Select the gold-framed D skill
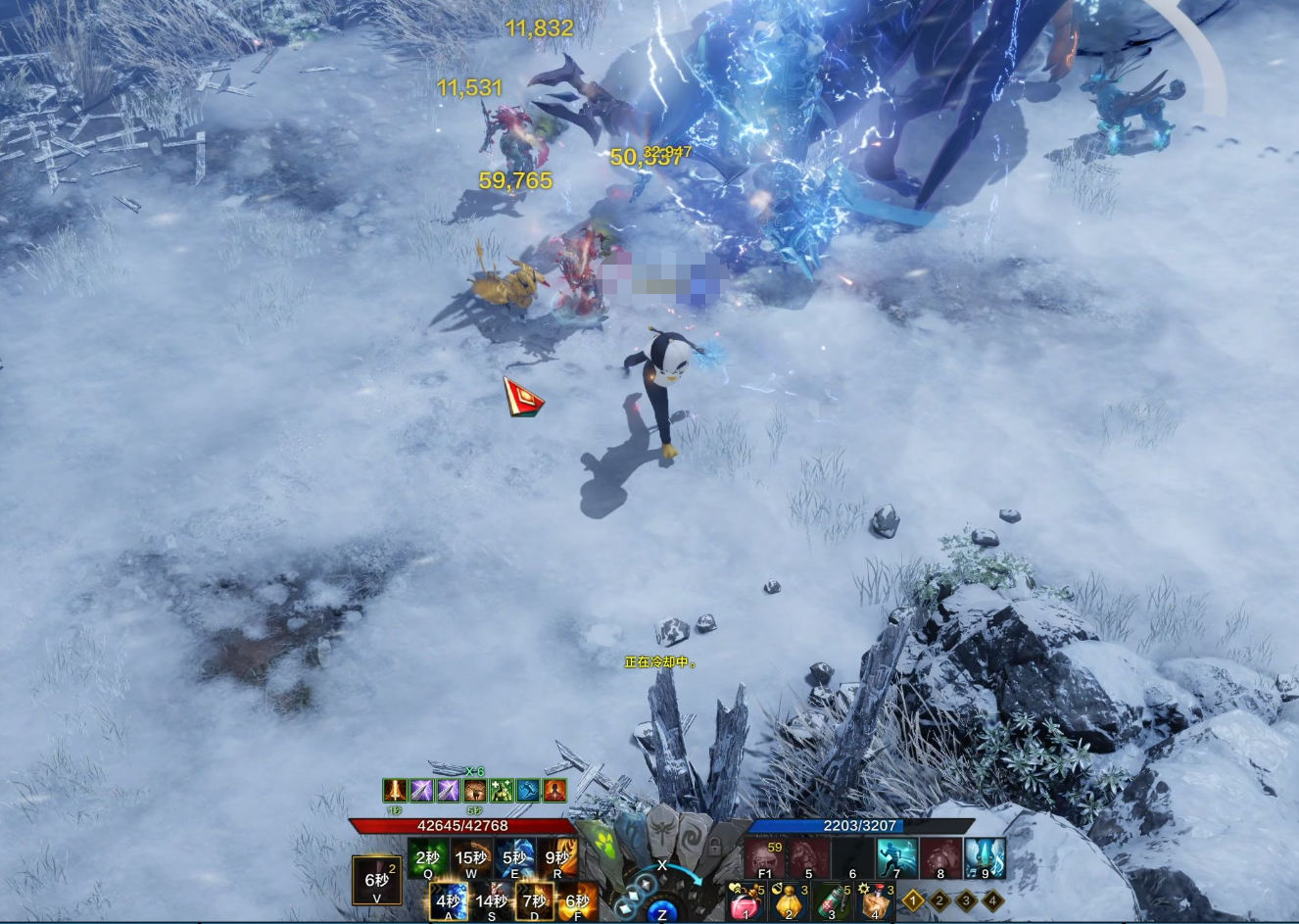This screenshot has width=1299, height=924. tap(535, 900)
